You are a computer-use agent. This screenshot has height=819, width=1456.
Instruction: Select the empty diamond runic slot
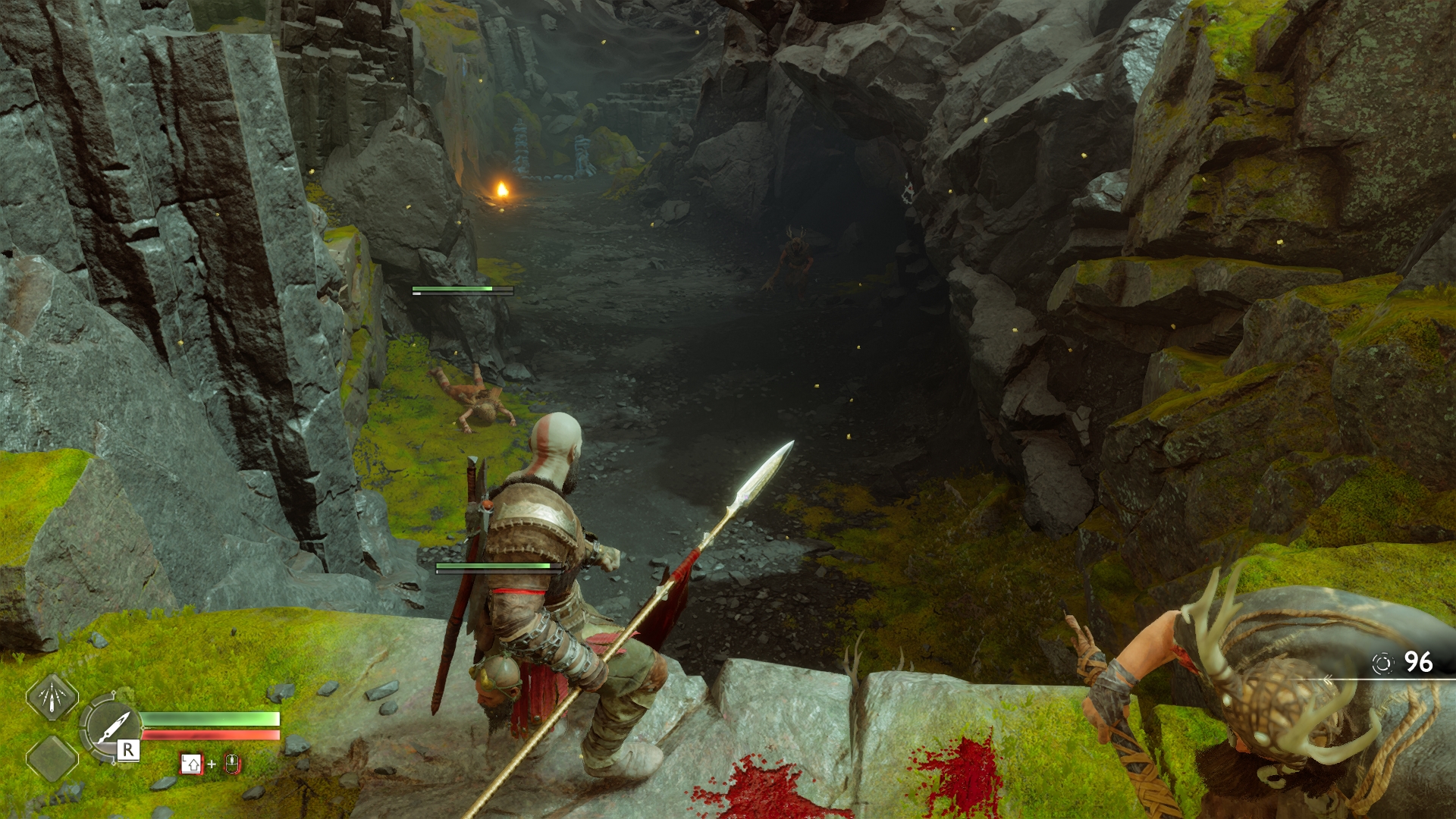(x=52, y=758)
